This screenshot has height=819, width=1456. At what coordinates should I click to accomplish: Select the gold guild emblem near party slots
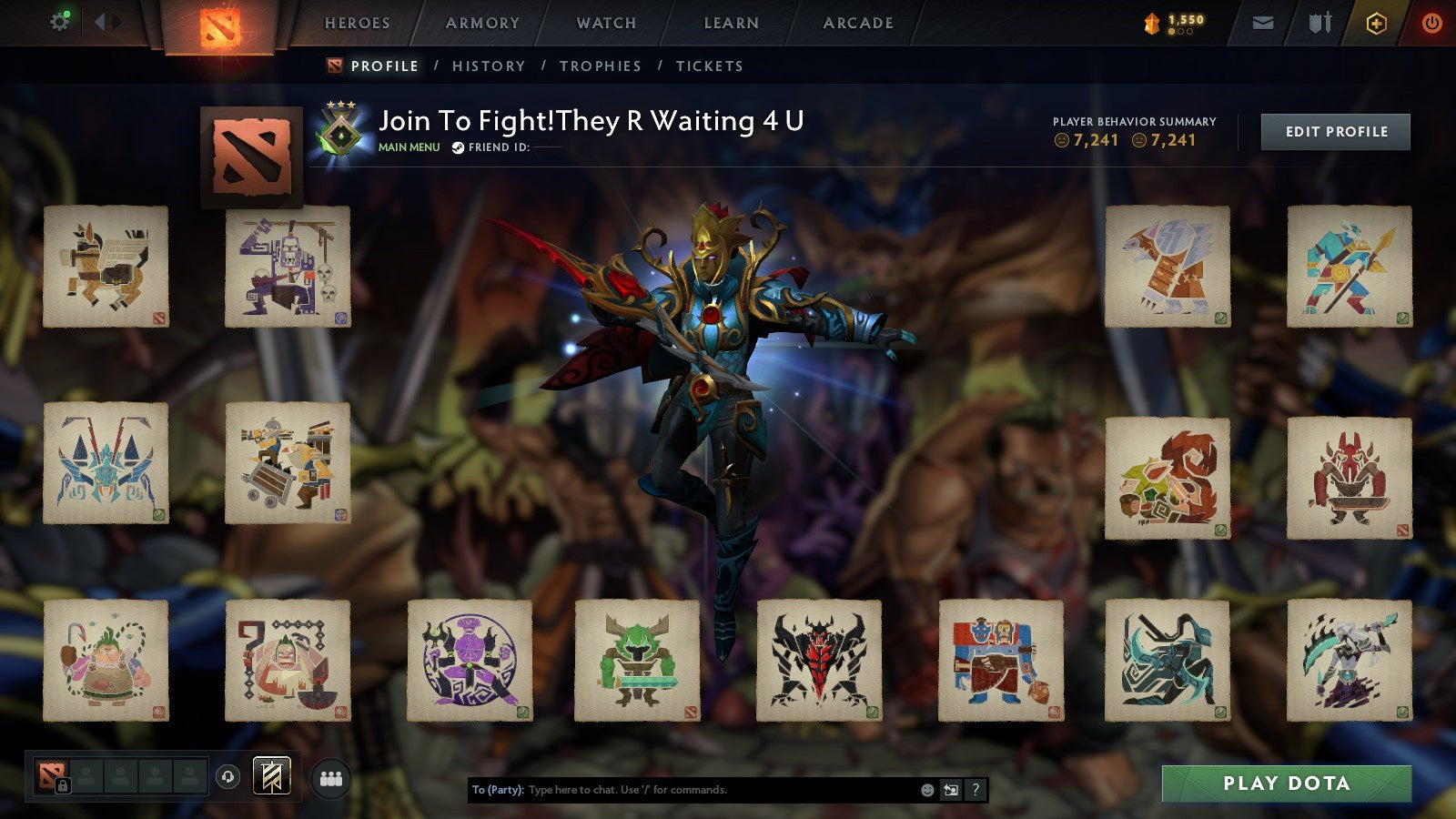(x=270, y=776)
